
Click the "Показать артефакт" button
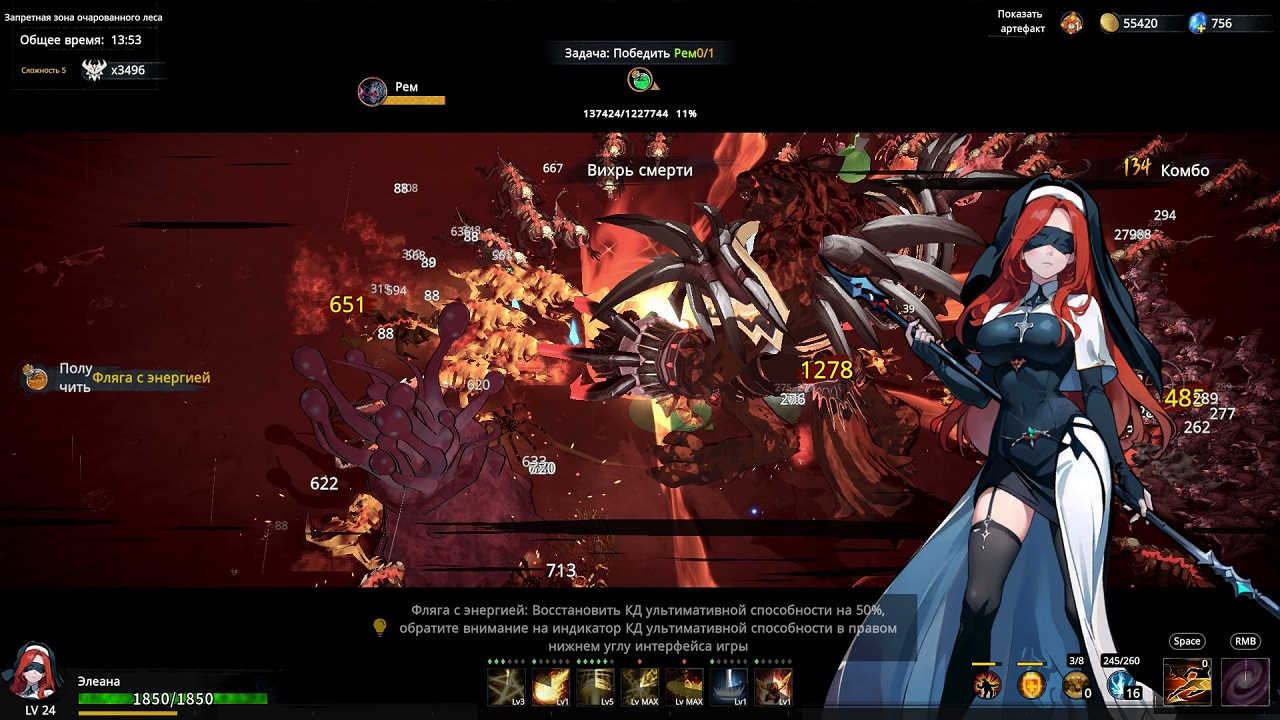(1020, 22)
